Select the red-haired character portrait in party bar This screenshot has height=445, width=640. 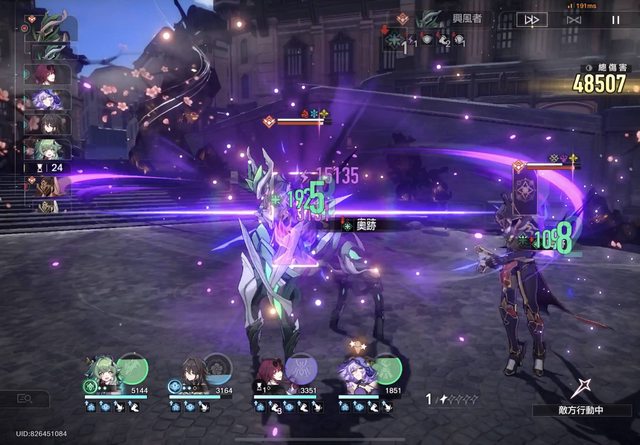pos(272,370)
